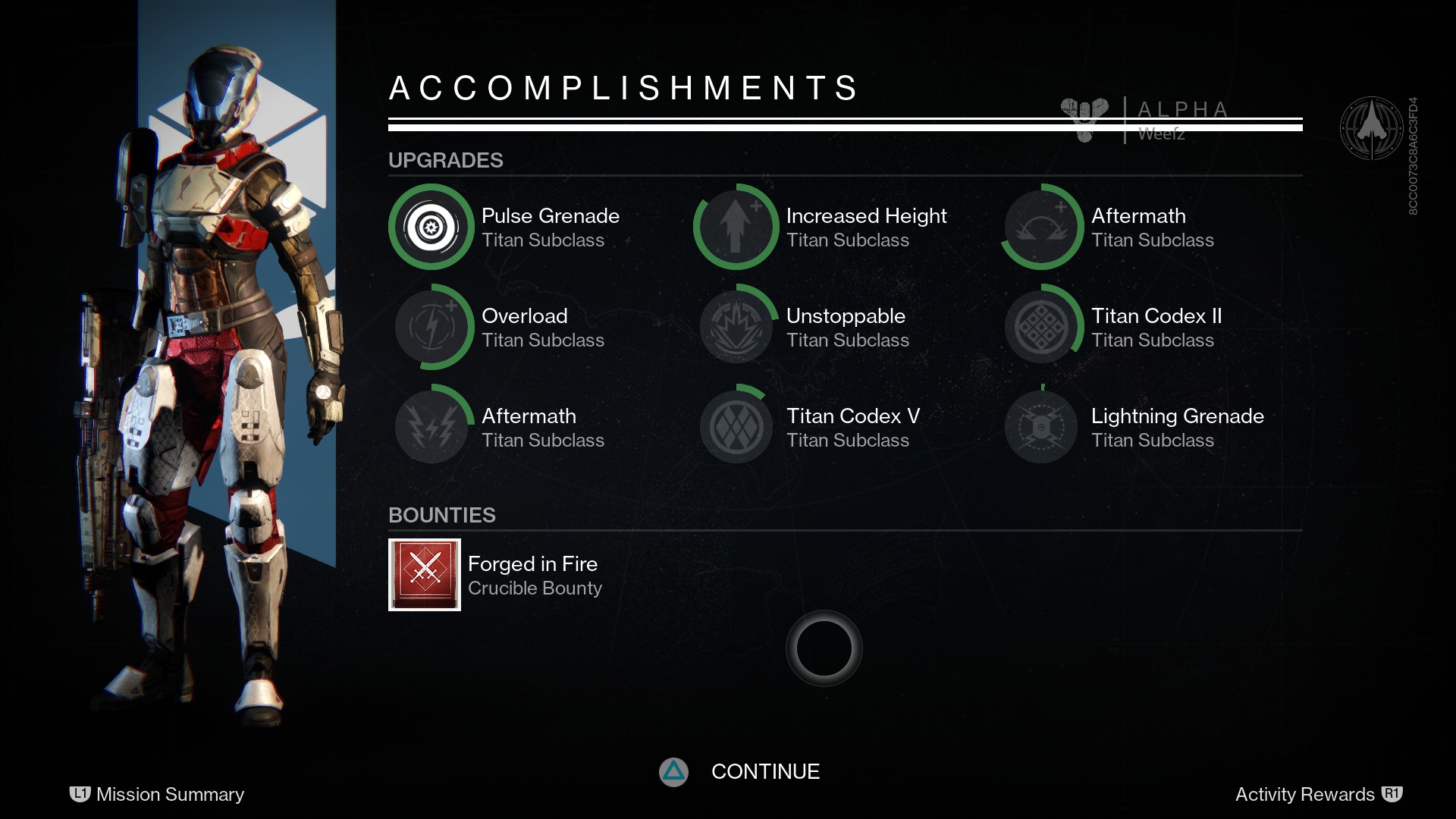Viewport: 1456px width, 819px height.
Task: Select Aftermath with the triple lightning bolt icon
Action: point(431,427)
